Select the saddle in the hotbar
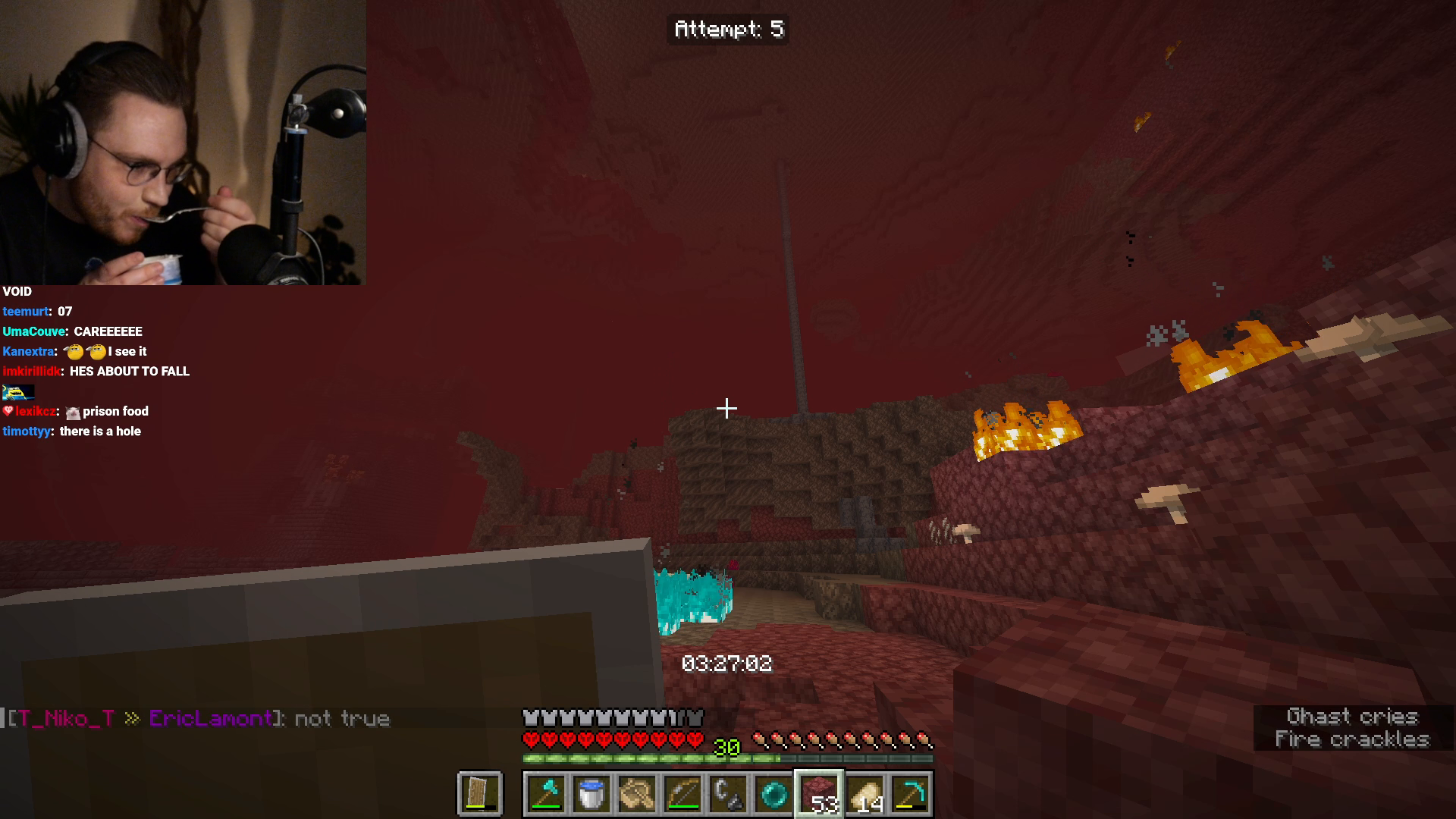The height and width of the screenshot is (819, 1456). [636, 793]
